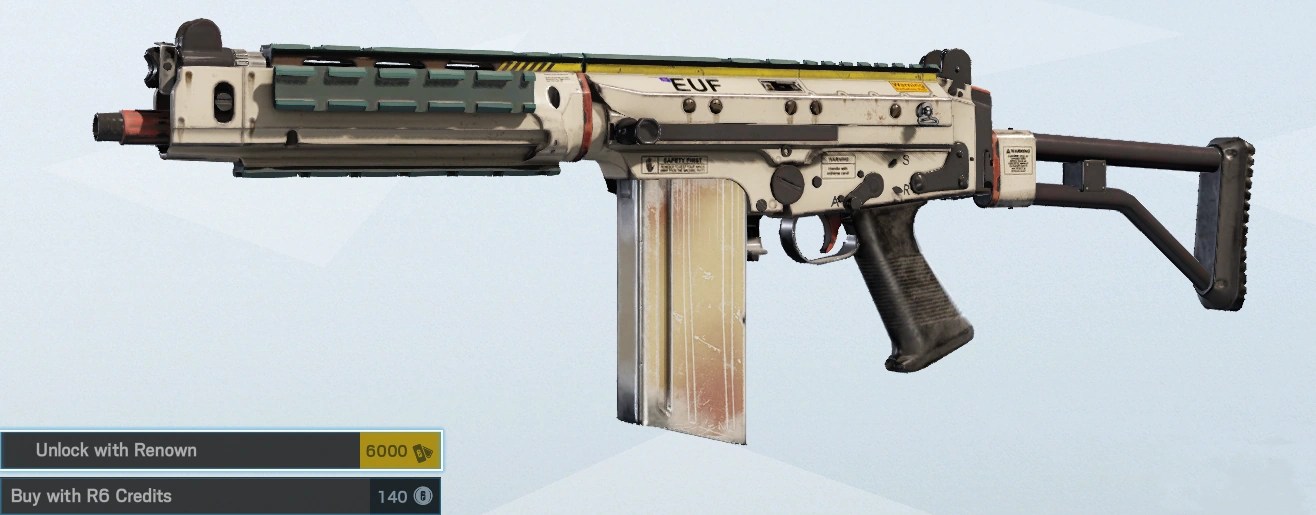The width and height of the screenshot is (1316, 515).
Task: Choose Buy with R6 Credits
Action: (x=220, y=496)
